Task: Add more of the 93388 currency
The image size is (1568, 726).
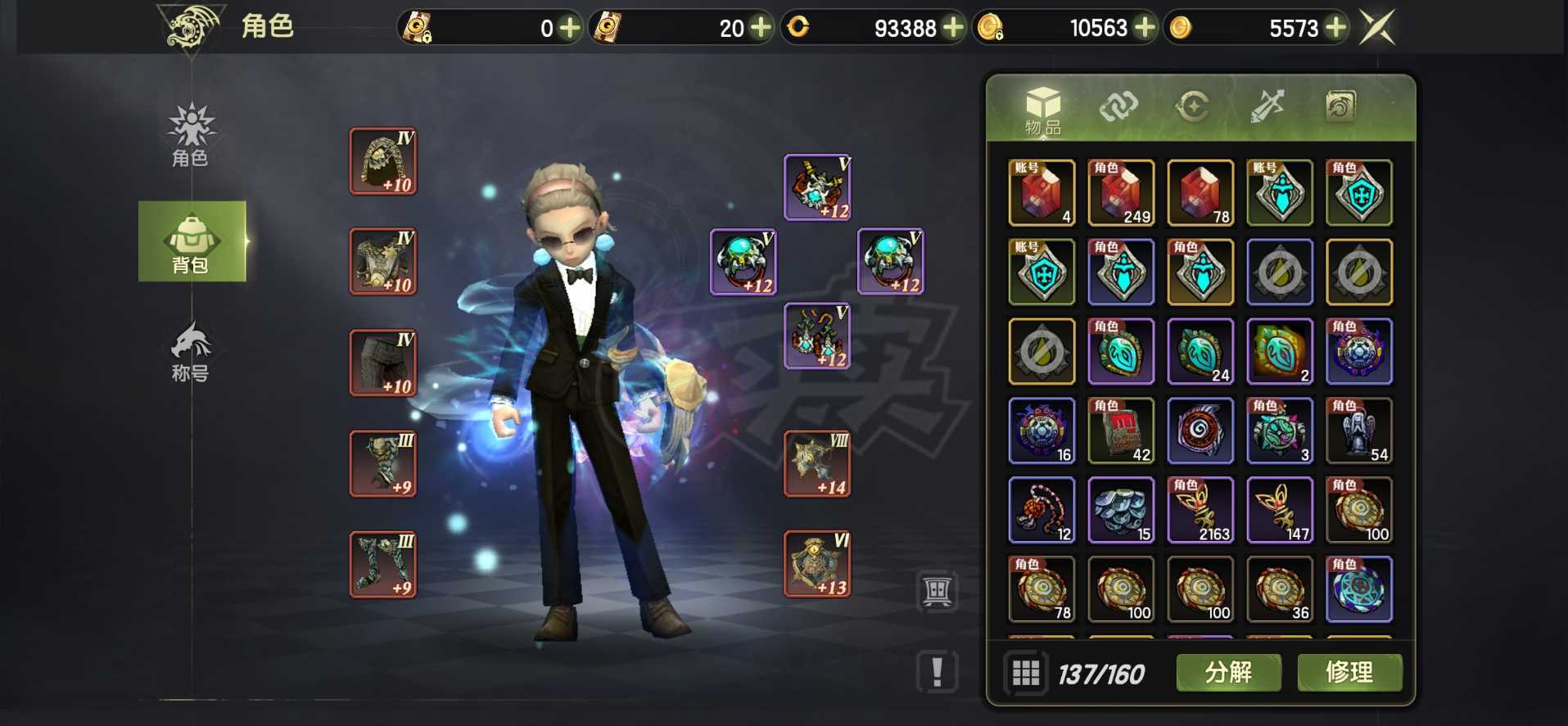Action: click(953, 28)
